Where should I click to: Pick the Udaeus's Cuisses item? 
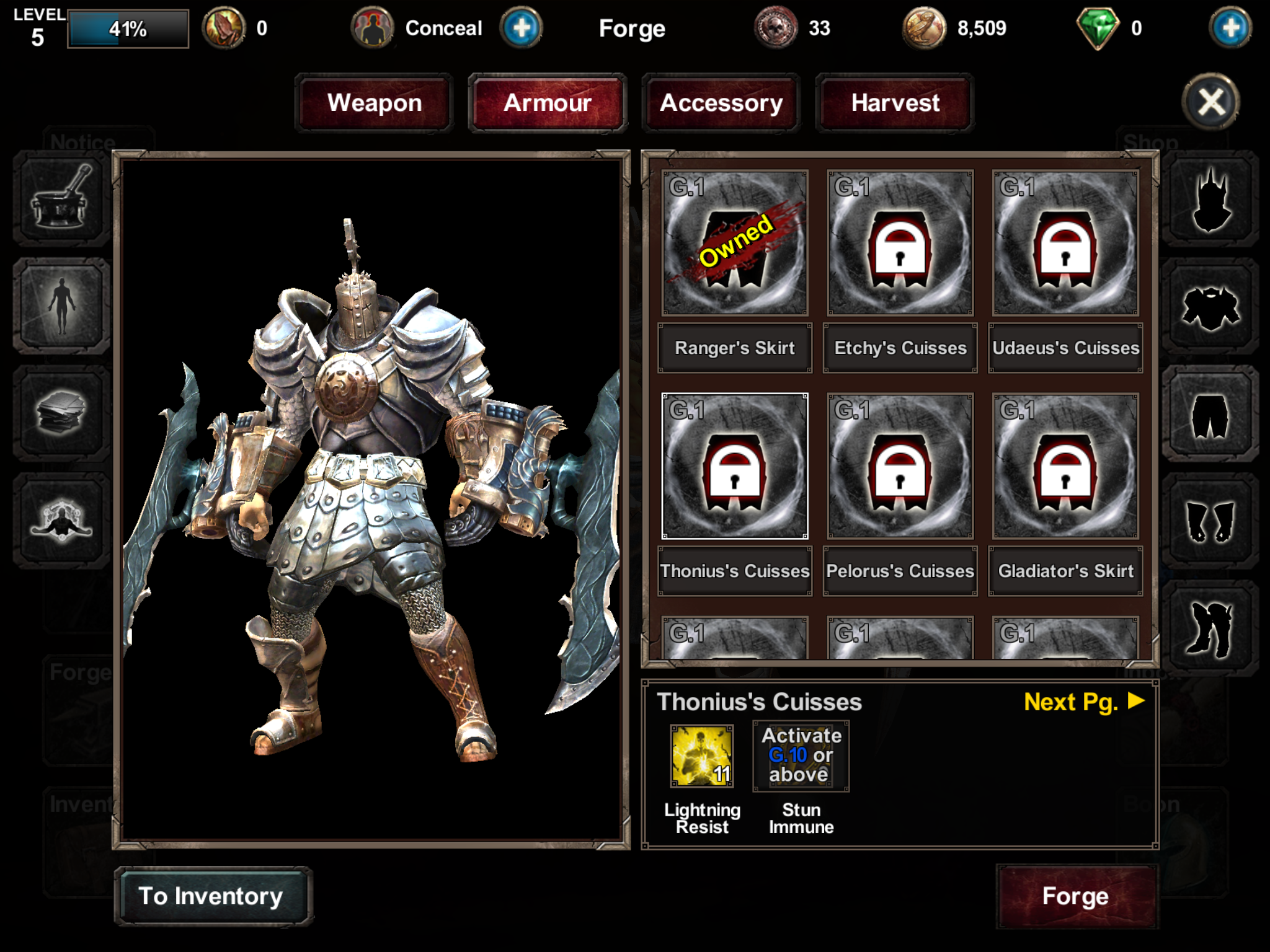click(x=1065, y=243)
